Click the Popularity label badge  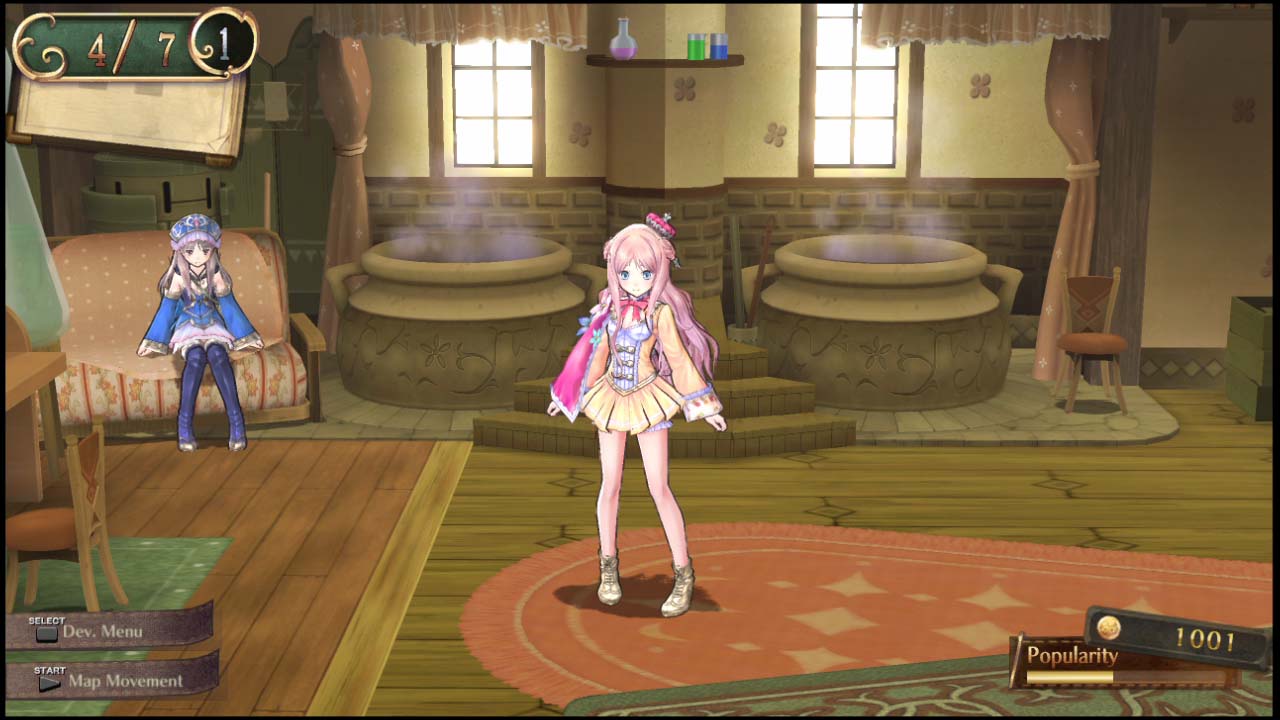1073,657
